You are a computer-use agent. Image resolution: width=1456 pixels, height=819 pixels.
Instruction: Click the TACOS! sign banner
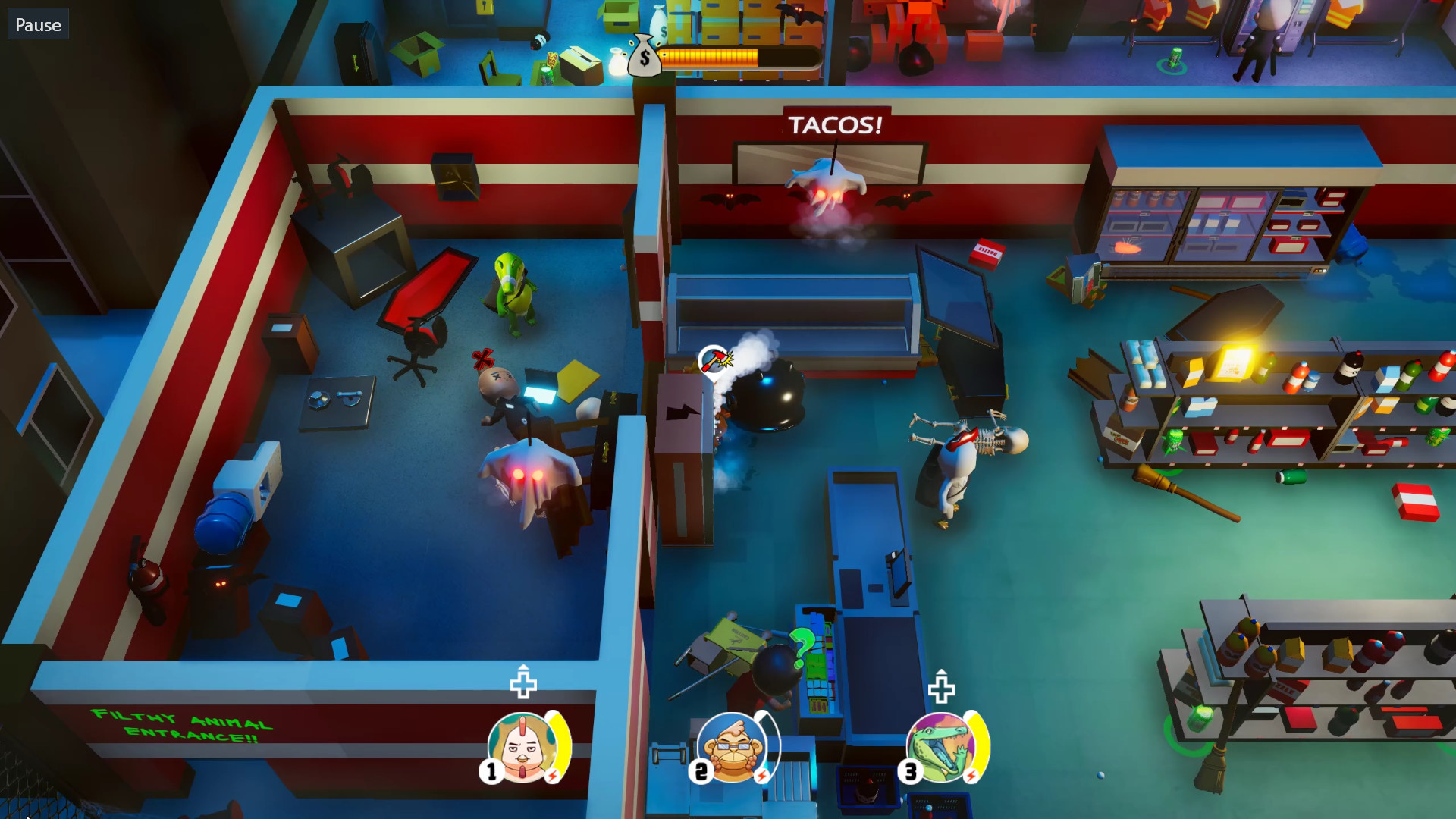[835, 124]
